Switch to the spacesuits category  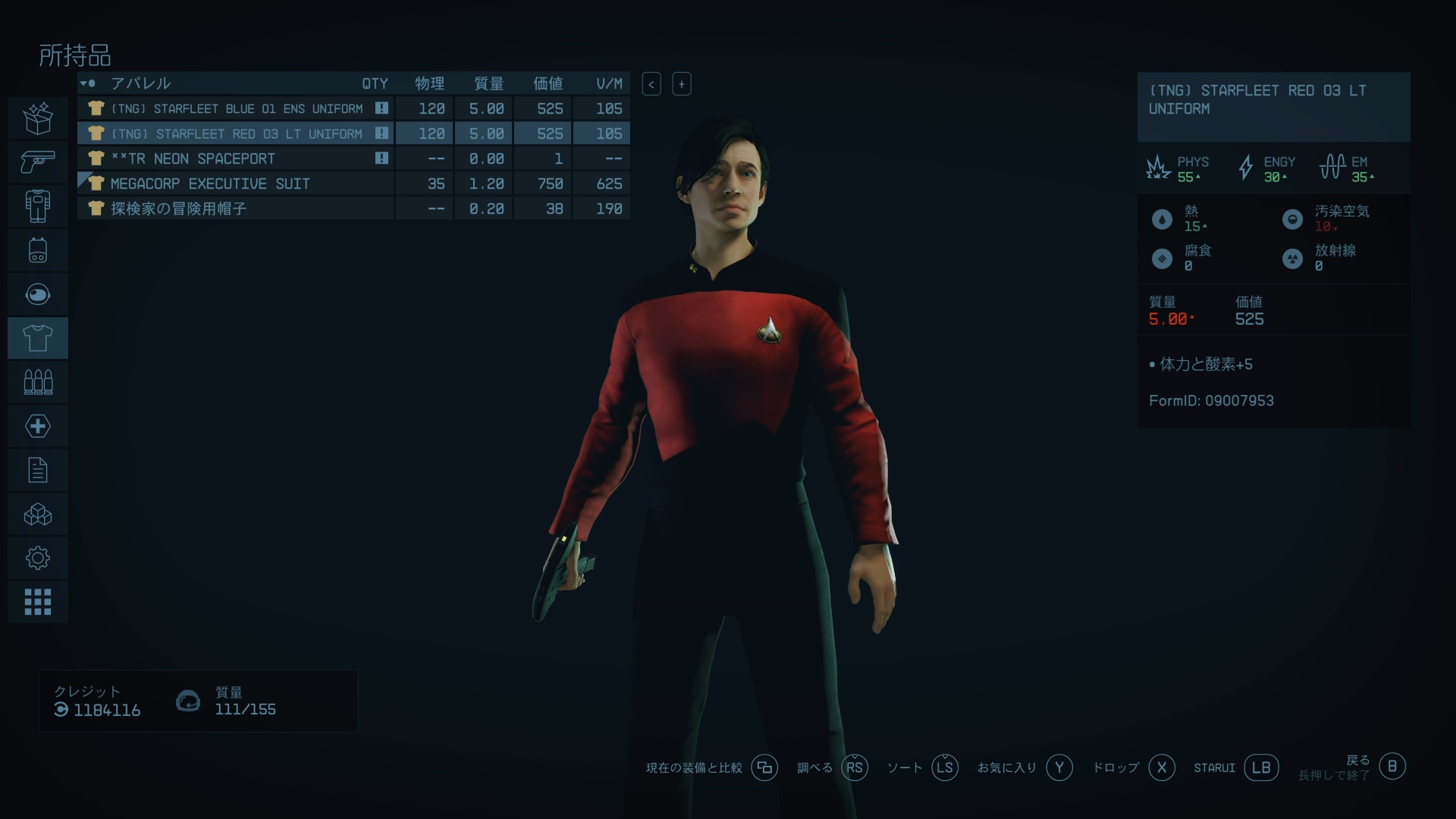38,206
